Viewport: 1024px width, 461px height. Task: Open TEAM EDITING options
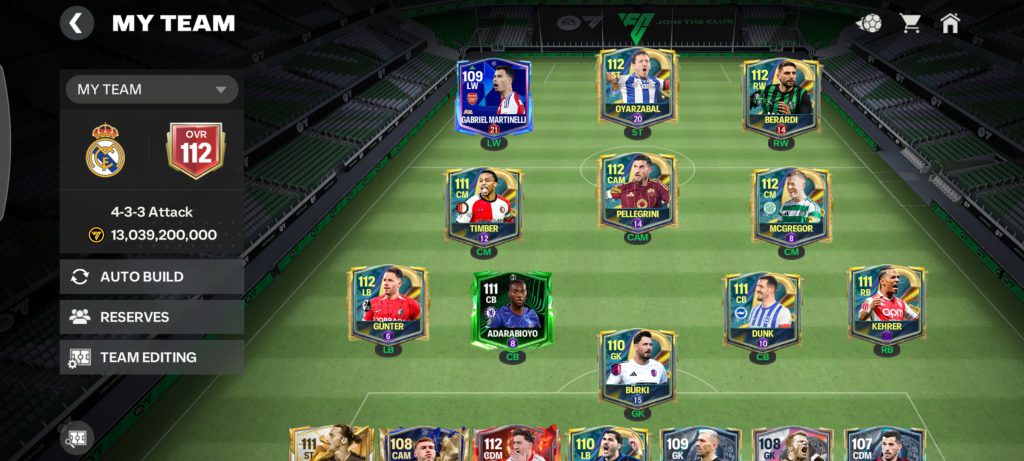point(152,357)
